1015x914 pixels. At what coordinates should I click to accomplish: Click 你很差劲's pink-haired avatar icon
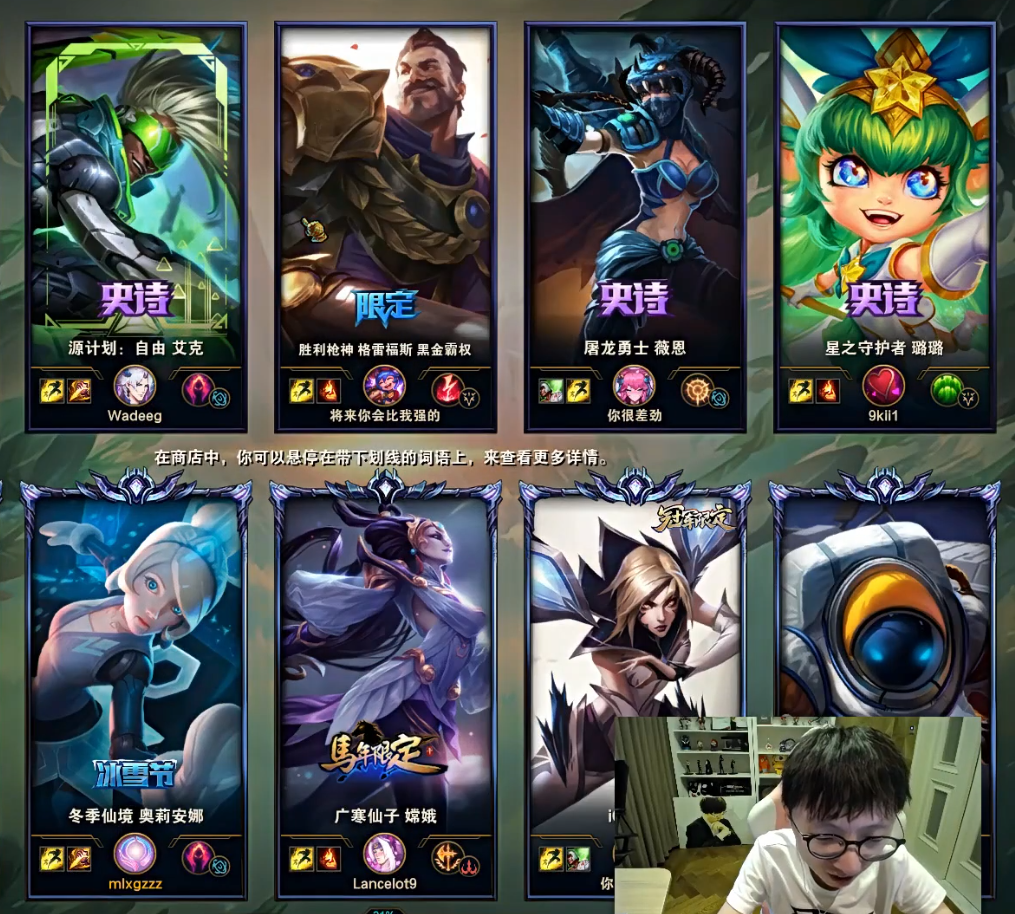[634, 386]
